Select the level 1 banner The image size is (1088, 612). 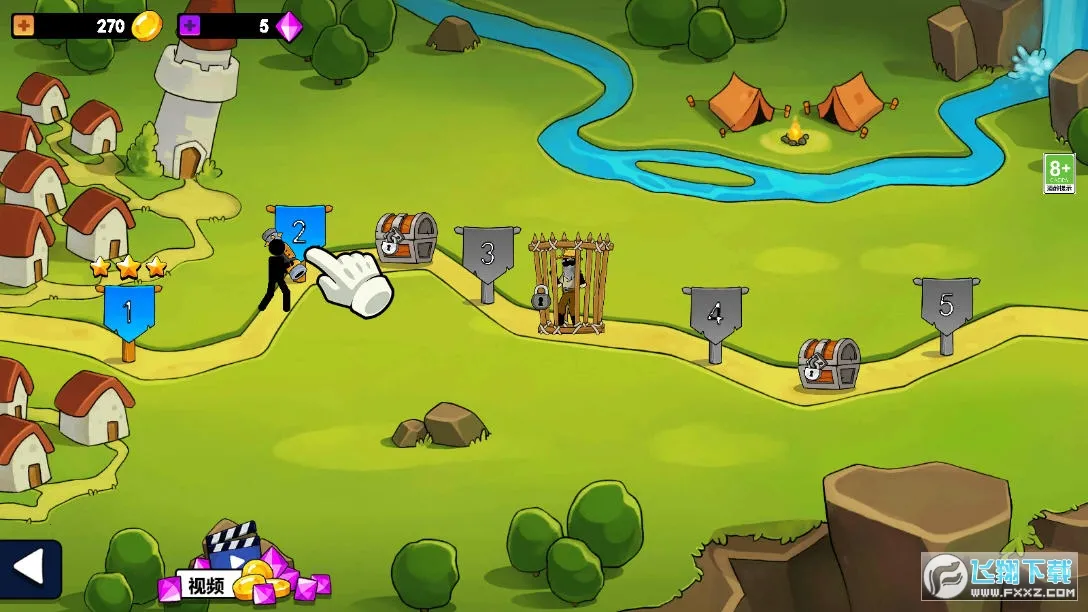click(x=129, y=311)
